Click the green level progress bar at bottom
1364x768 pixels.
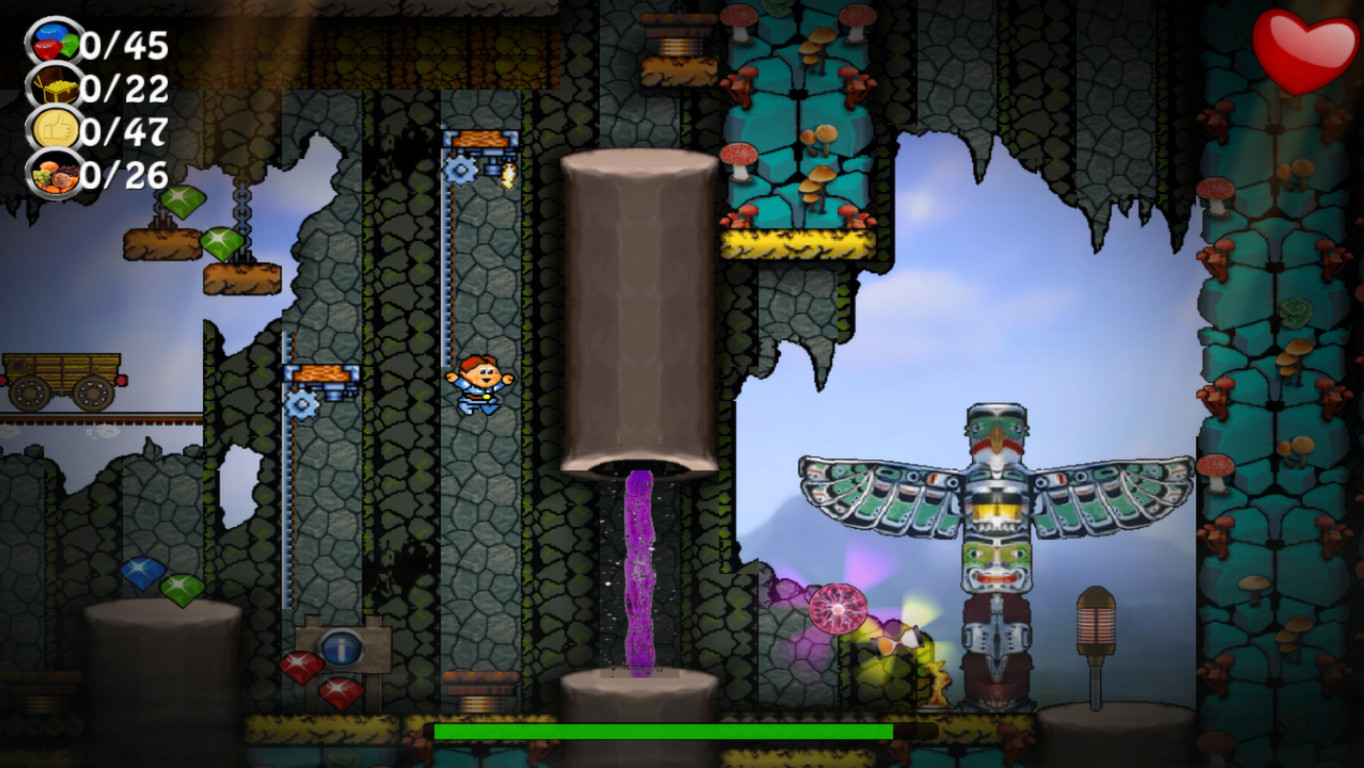coord(660,733)
